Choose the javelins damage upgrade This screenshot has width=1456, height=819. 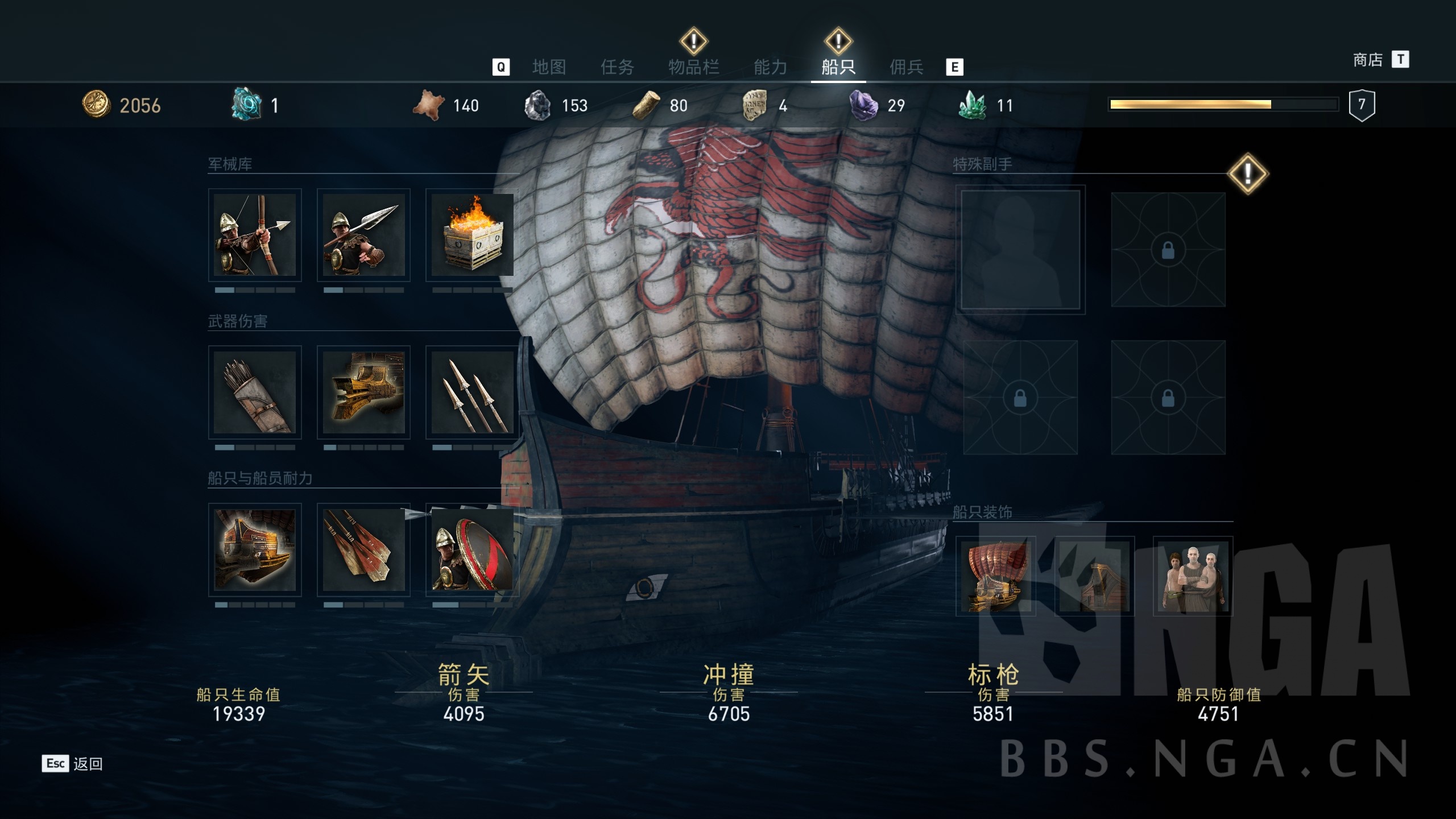click(472, 392)
